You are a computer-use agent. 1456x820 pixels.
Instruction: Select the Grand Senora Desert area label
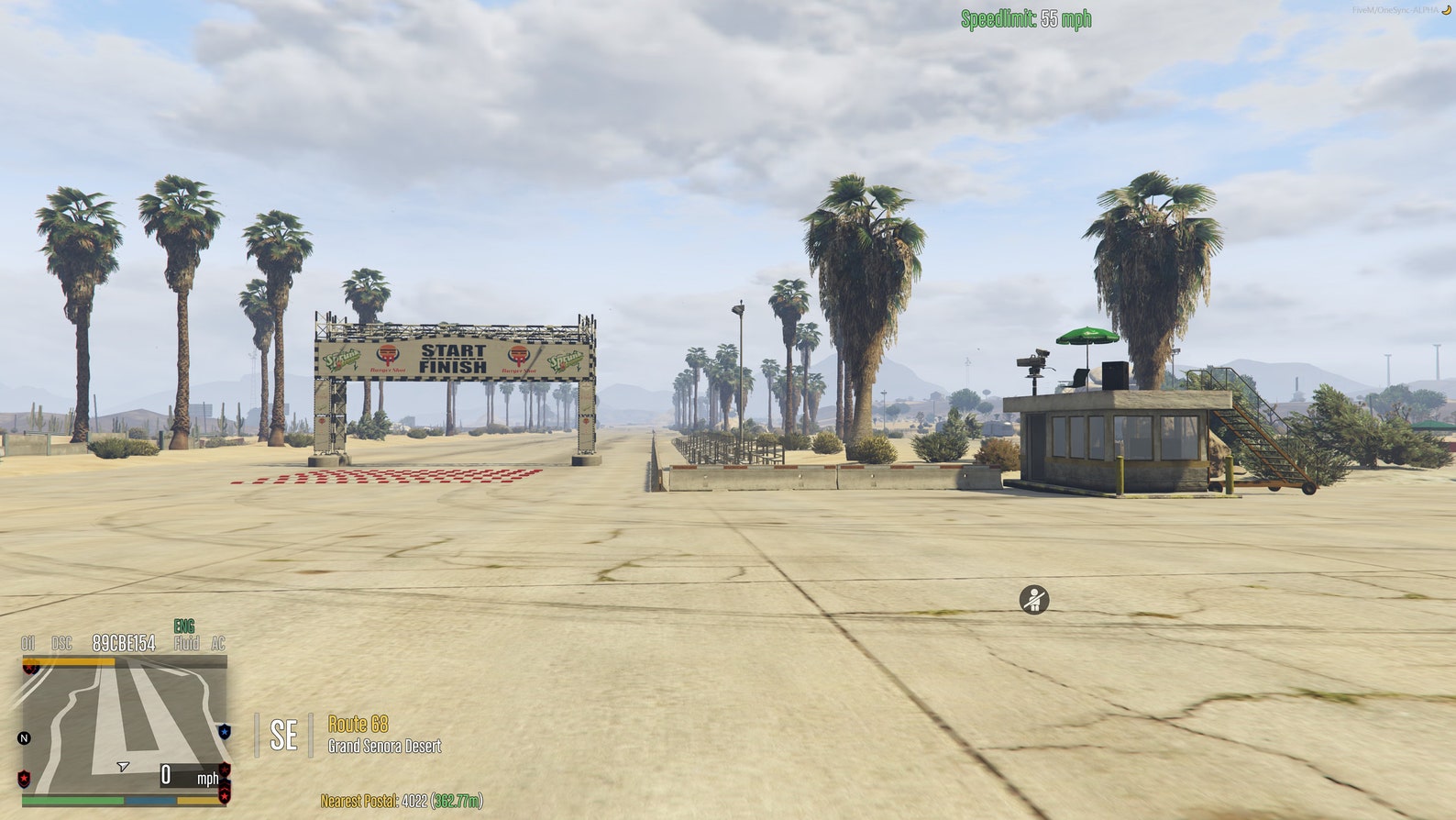click(x=383, y=745)
